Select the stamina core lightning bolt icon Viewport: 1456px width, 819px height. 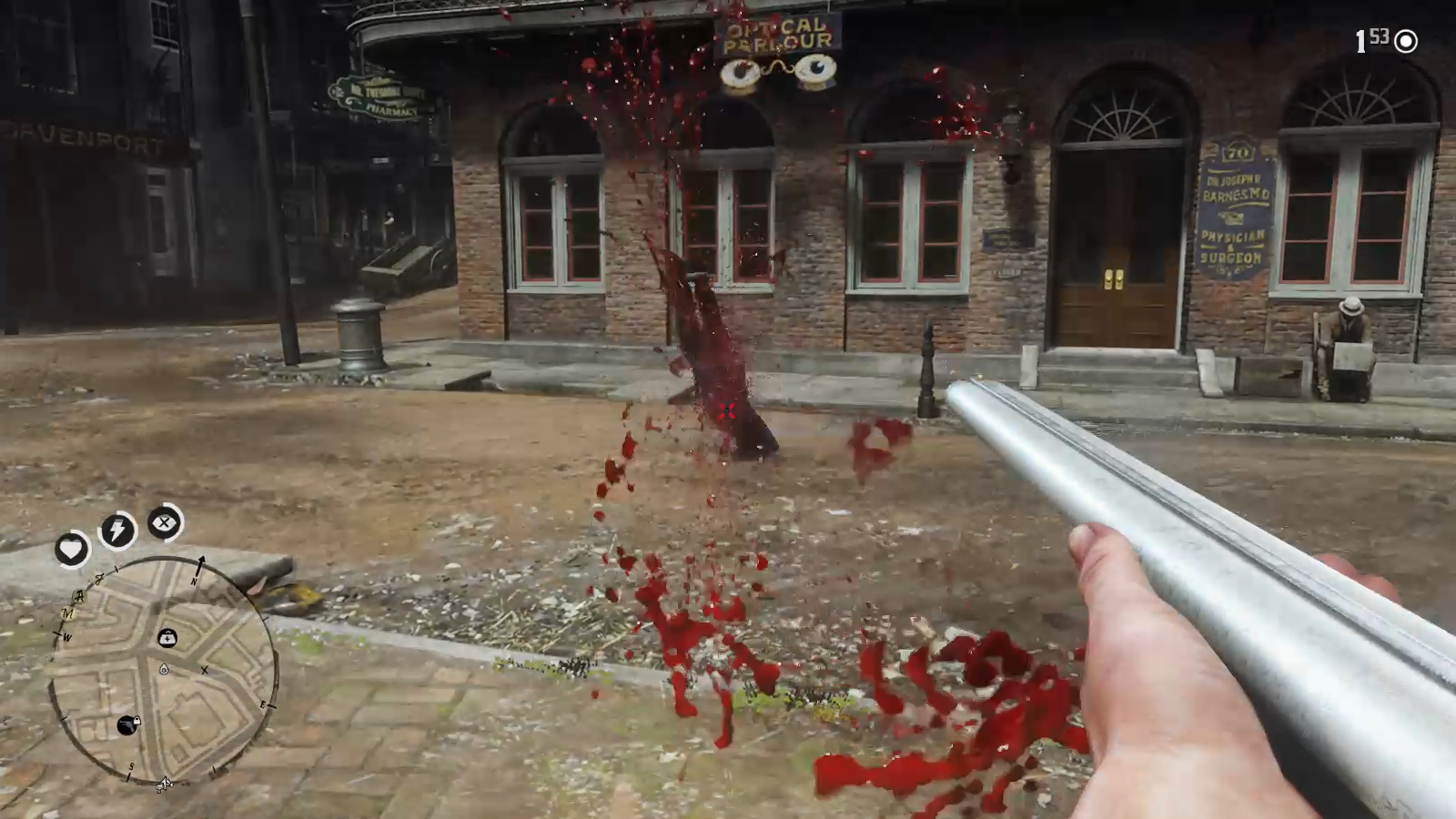coord(117,530)
